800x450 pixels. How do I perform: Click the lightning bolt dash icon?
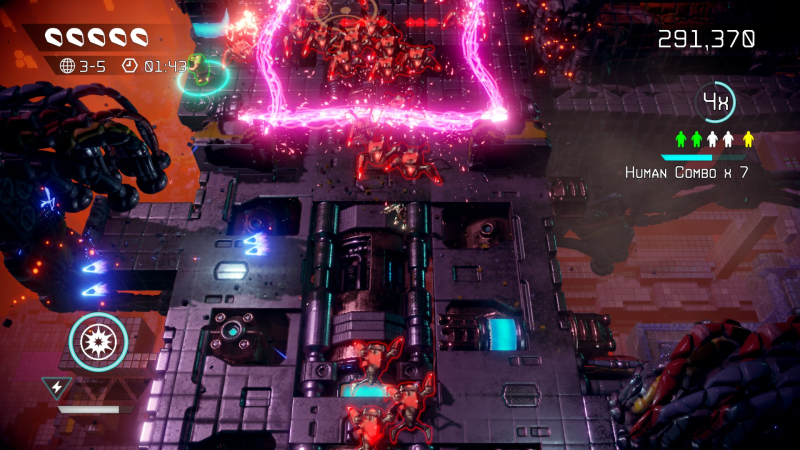[56, 385]
